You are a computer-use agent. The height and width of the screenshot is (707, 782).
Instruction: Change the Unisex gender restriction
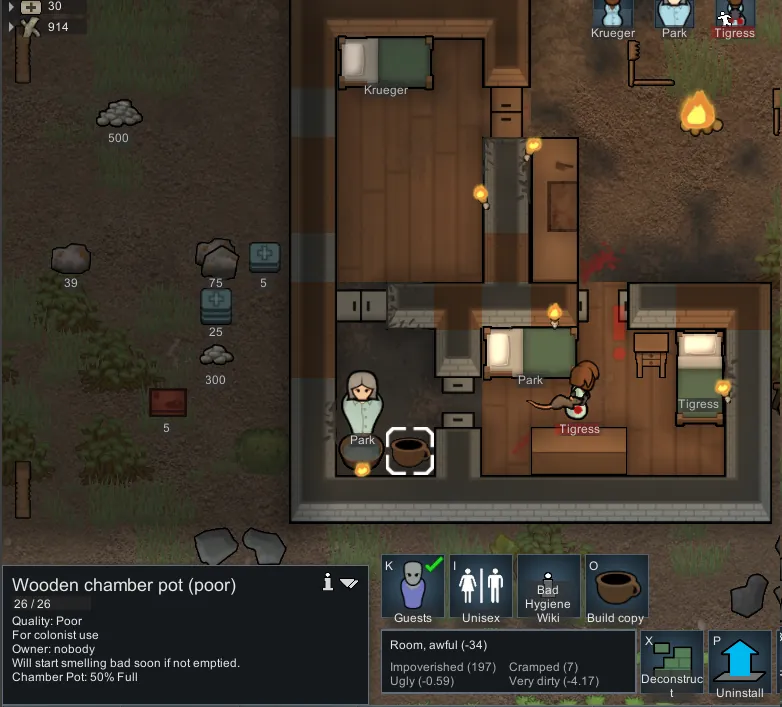click(x=481, y=588)
